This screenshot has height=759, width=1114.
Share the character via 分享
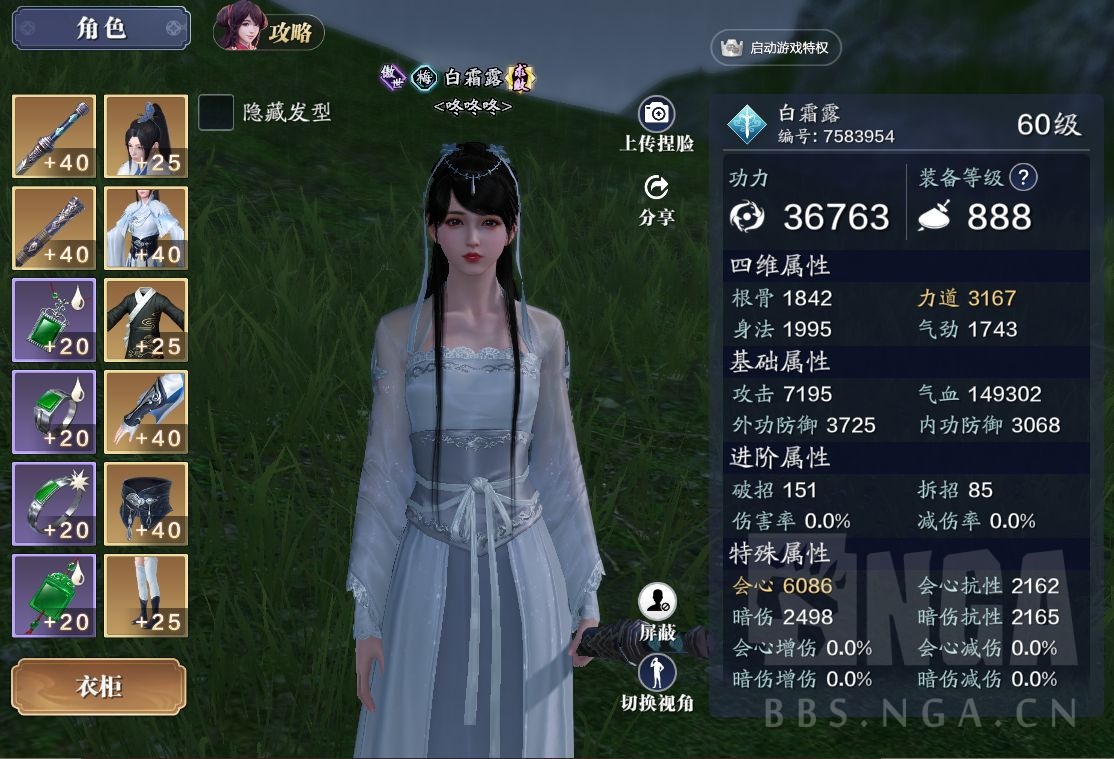(657, 189)
